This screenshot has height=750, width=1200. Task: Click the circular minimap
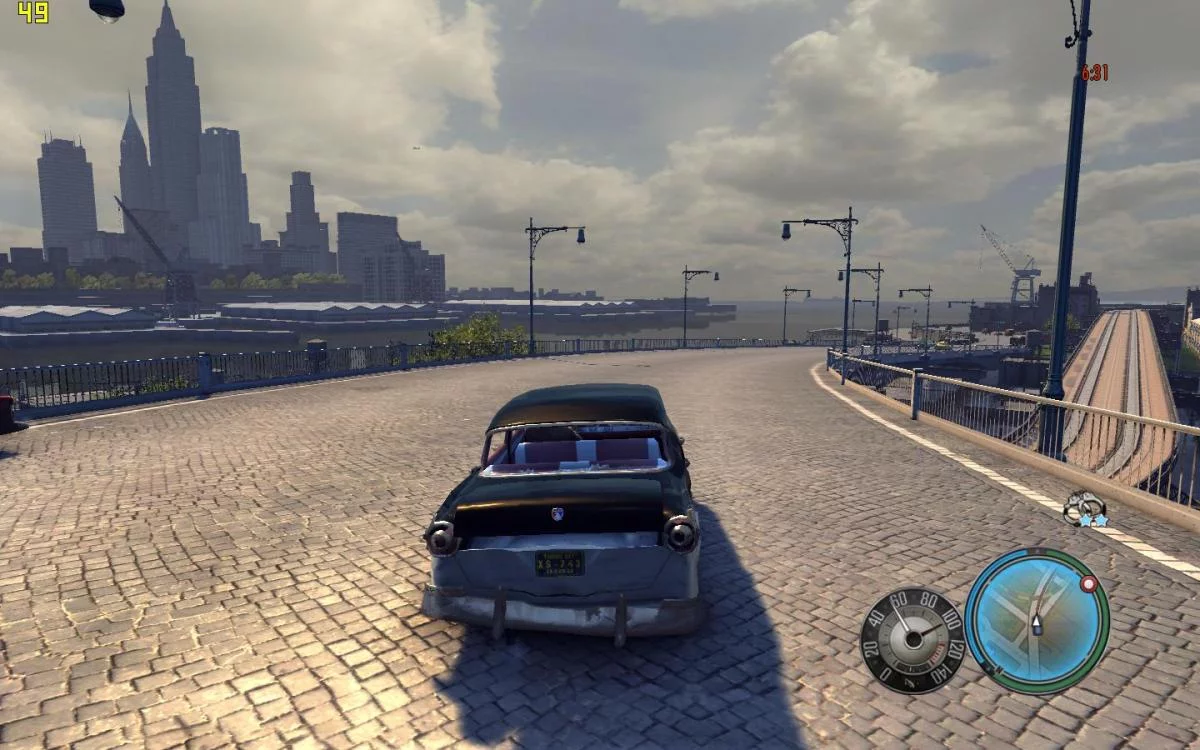(x=1037, y=621)
